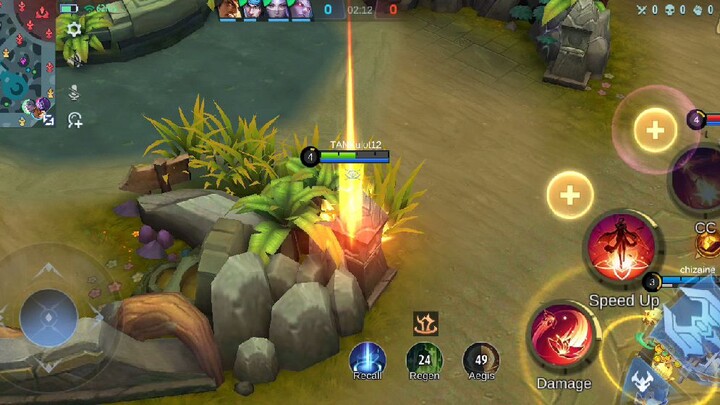Tap the movement joystick
Viewport: 720px width, 405px height.
pos(48,318)
